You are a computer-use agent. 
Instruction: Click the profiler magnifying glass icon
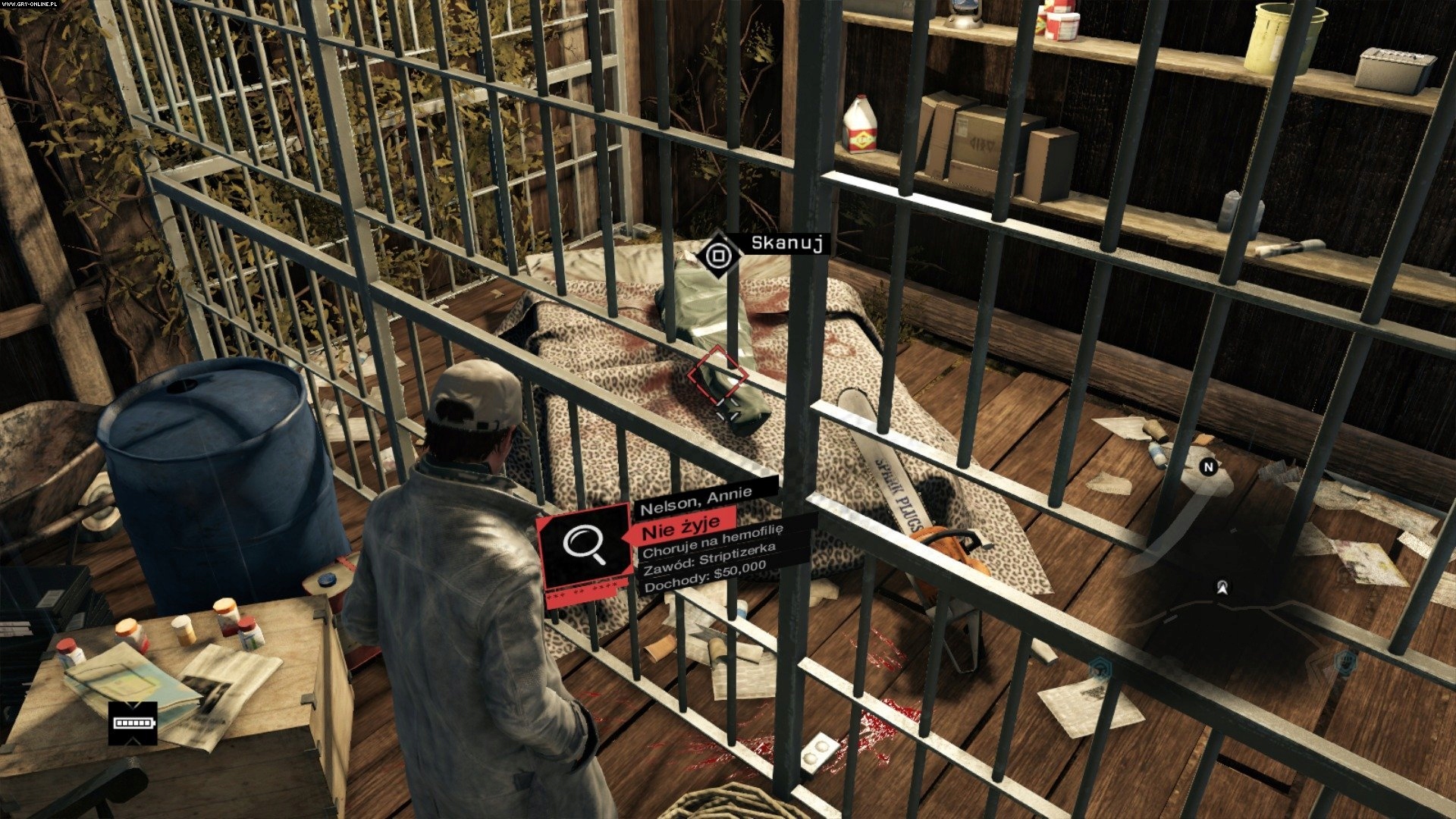click(585, 546)
